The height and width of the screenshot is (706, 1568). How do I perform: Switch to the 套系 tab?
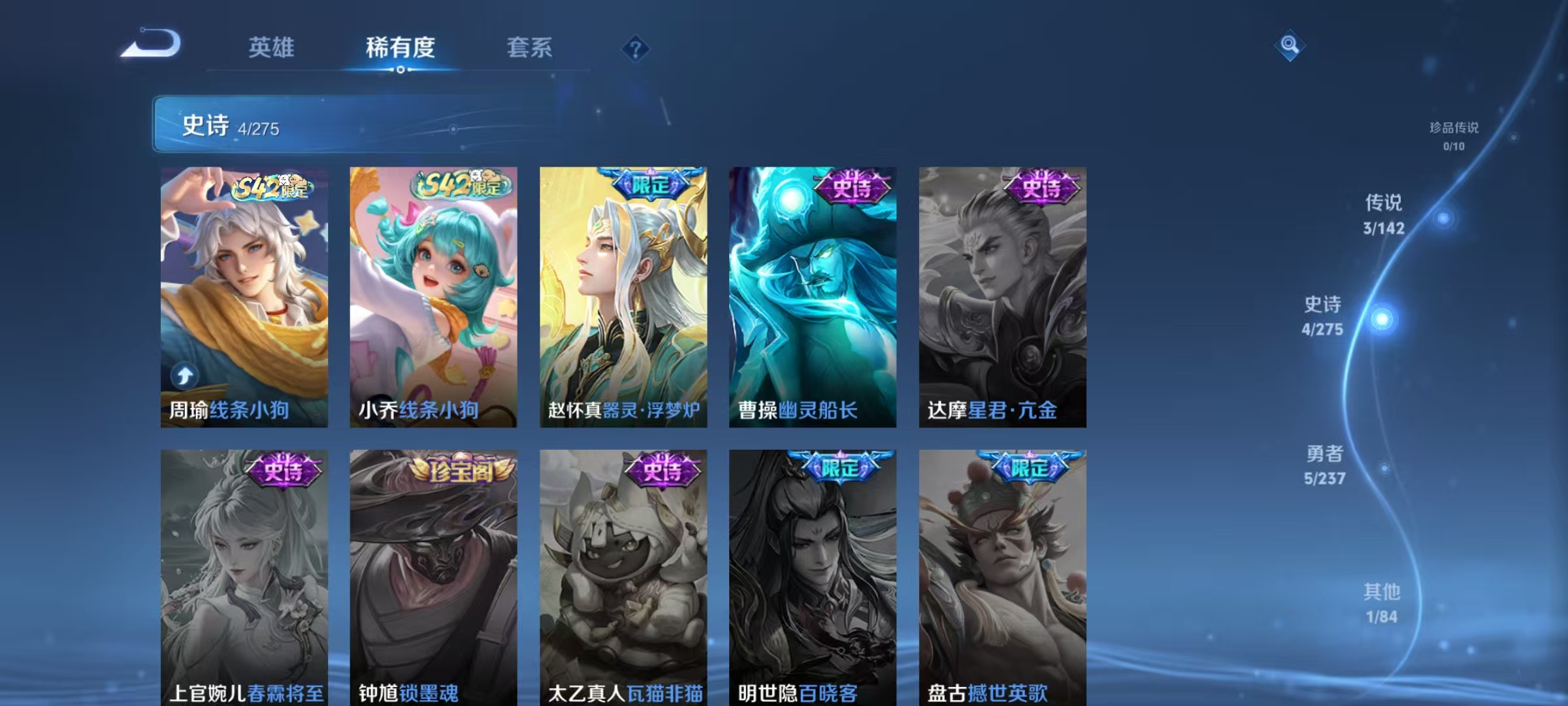(x=531, y=47)
